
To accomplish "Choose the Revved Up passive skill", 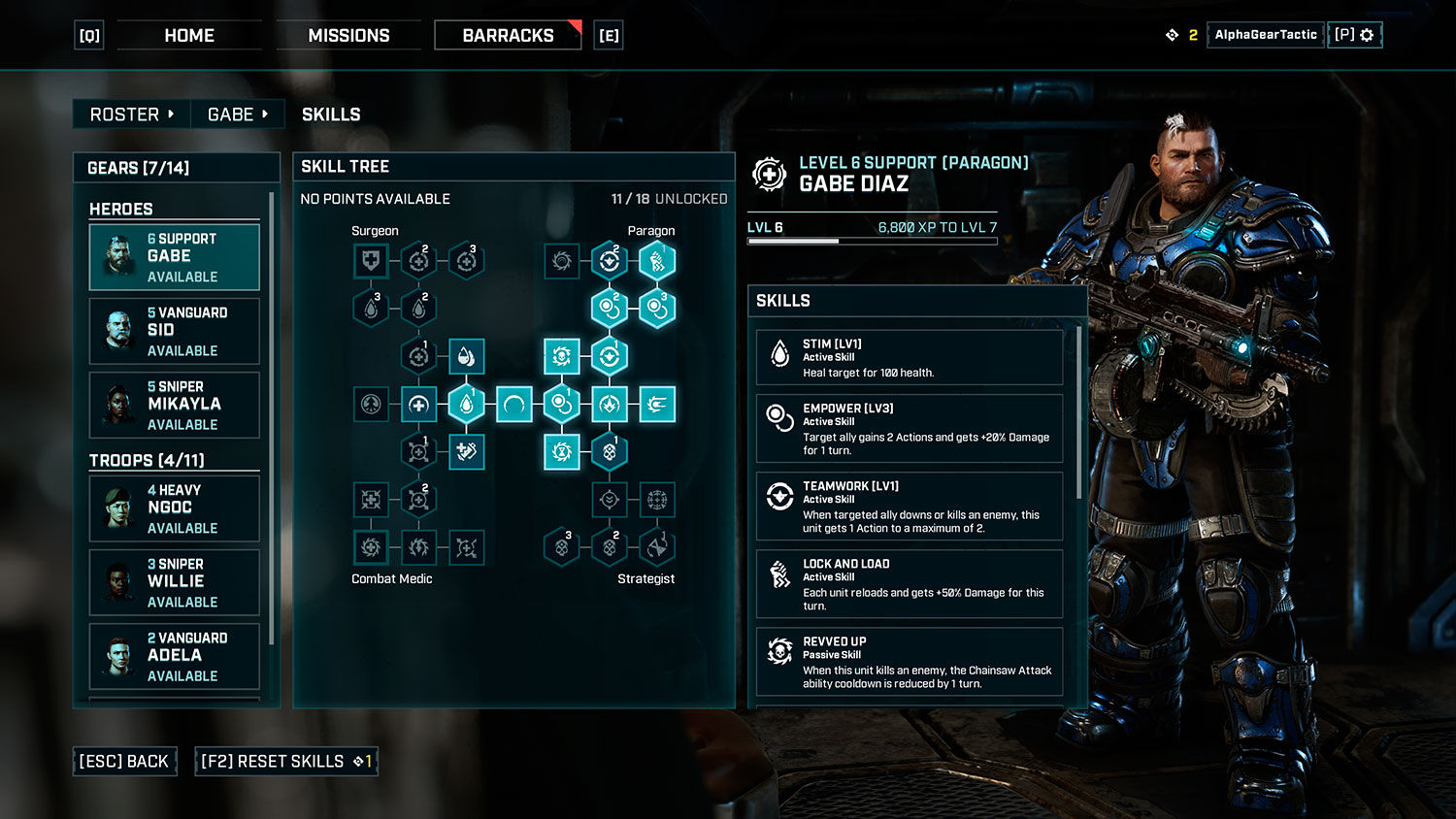I will click(909, 662).
